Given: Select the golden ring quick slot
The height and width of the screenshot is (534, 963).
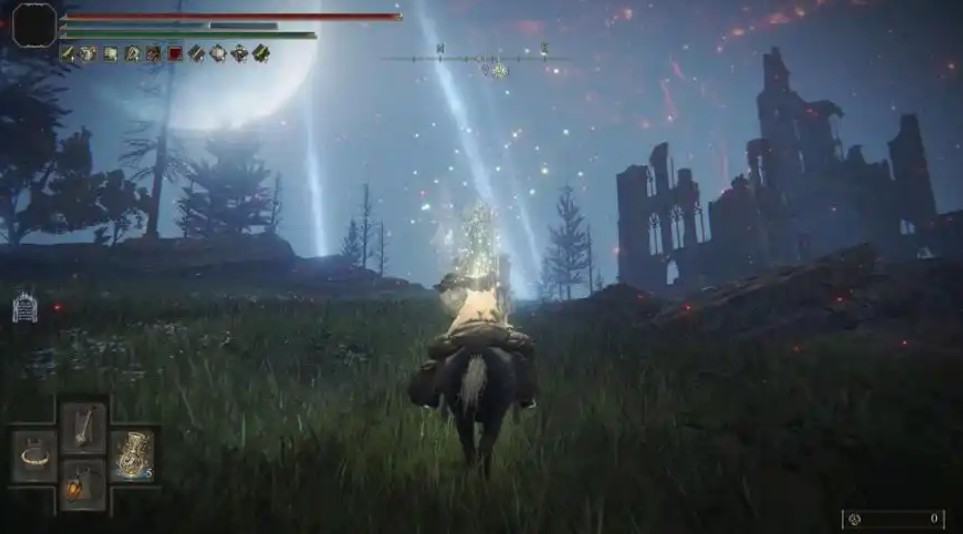Looking at the screenshot, I should (35, 456).
